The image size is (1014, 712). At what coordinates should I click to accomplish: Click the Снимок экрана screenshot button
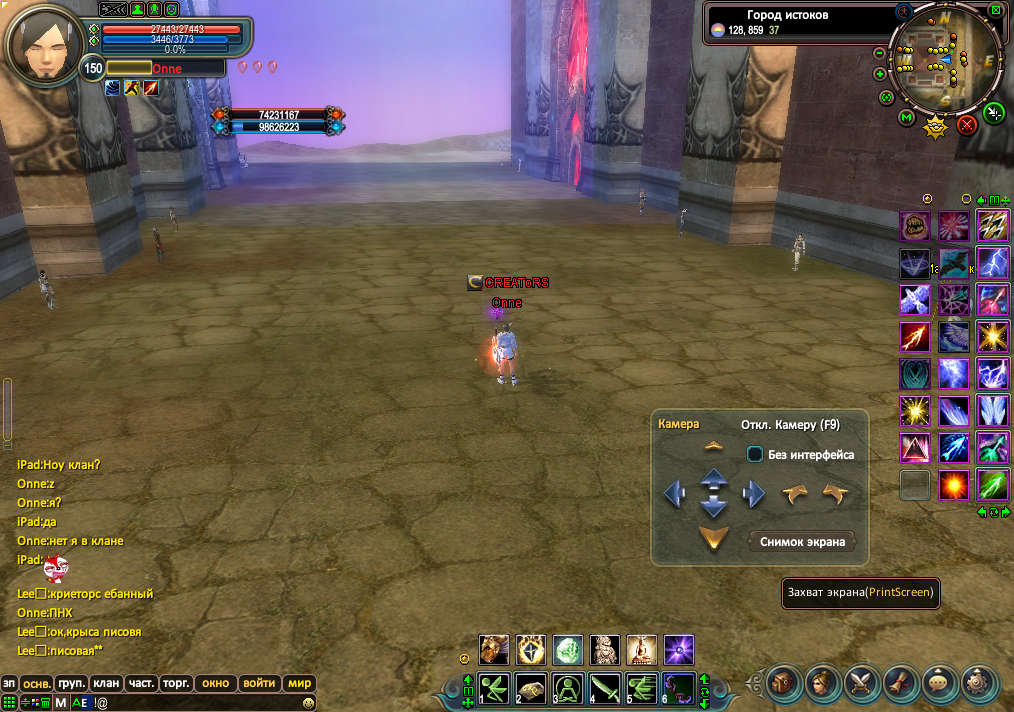802,542
